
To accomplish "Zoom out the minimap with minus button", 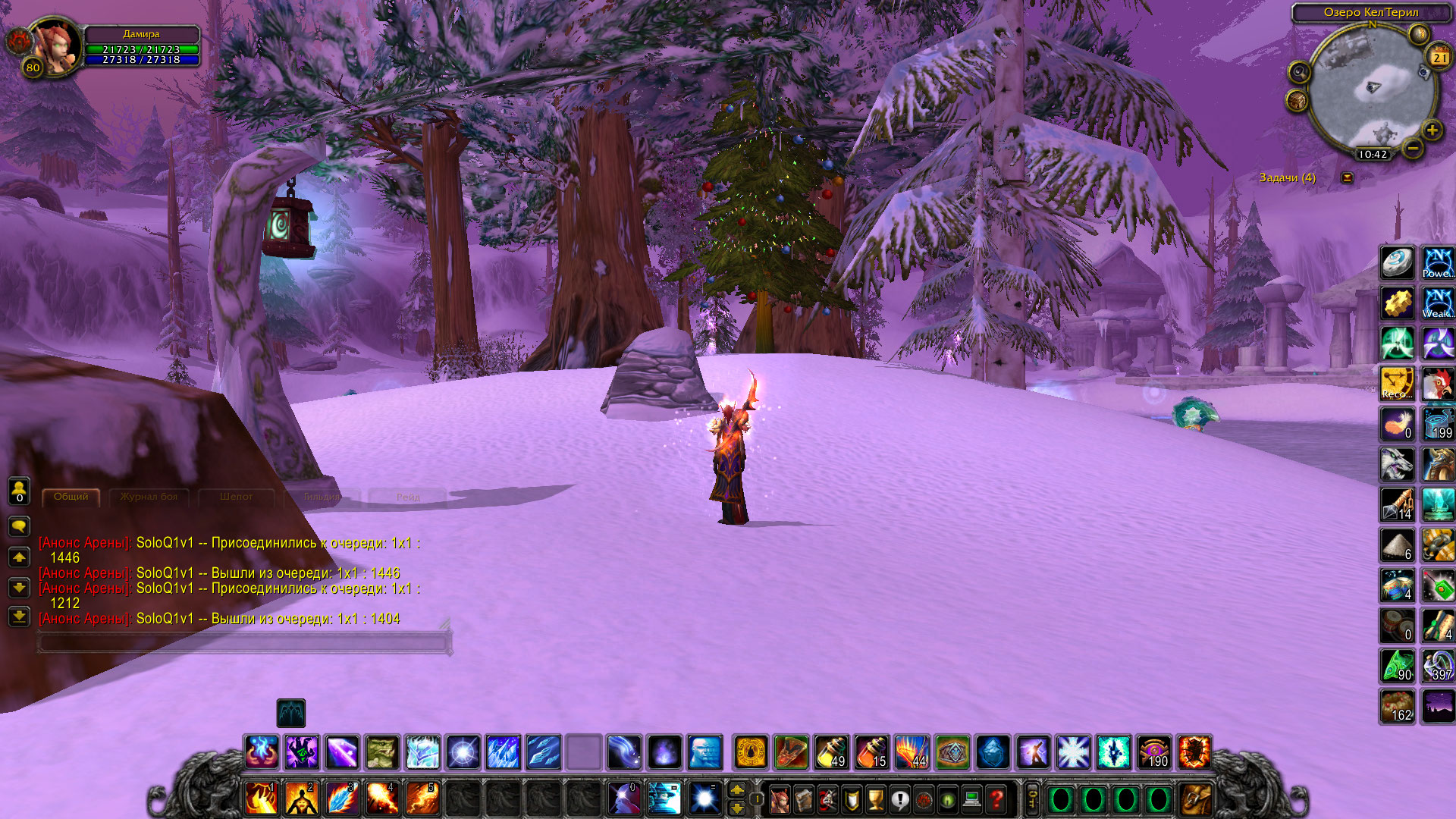I will pos(1412,149).
